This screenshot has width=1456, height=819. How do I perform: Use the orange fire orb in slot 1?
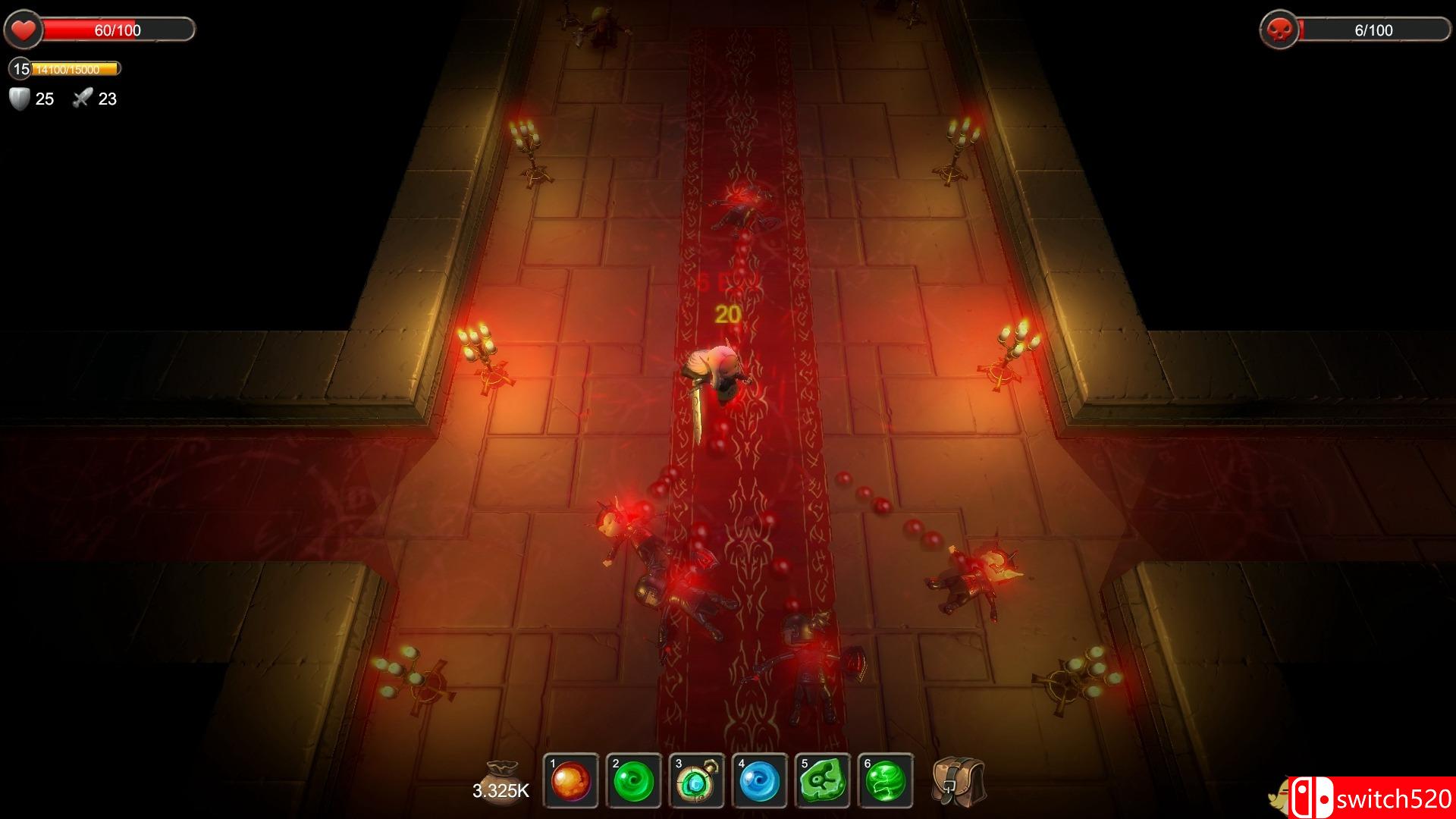[571, 781]
